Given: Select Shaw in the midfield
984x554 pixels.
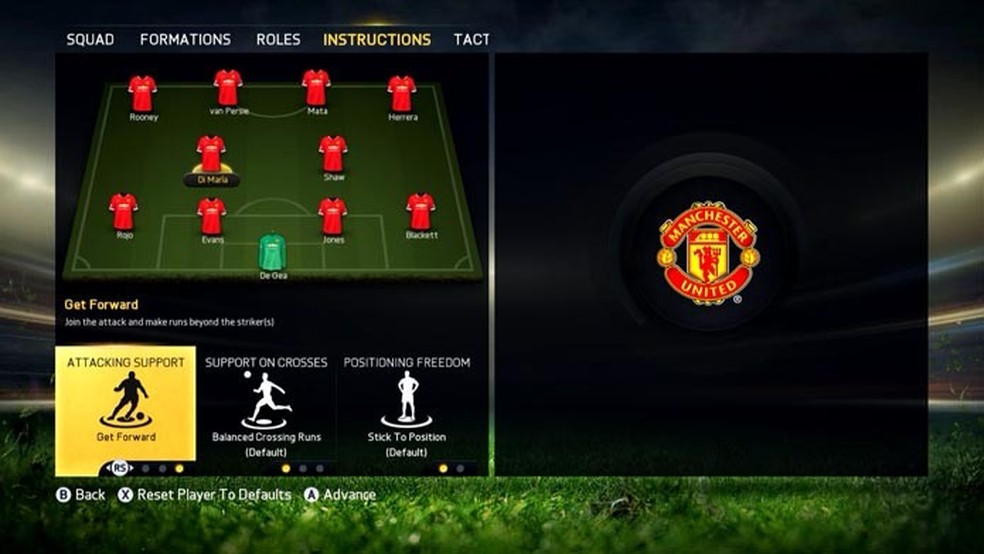Looking at the screenshot, I should click(333, 154).
